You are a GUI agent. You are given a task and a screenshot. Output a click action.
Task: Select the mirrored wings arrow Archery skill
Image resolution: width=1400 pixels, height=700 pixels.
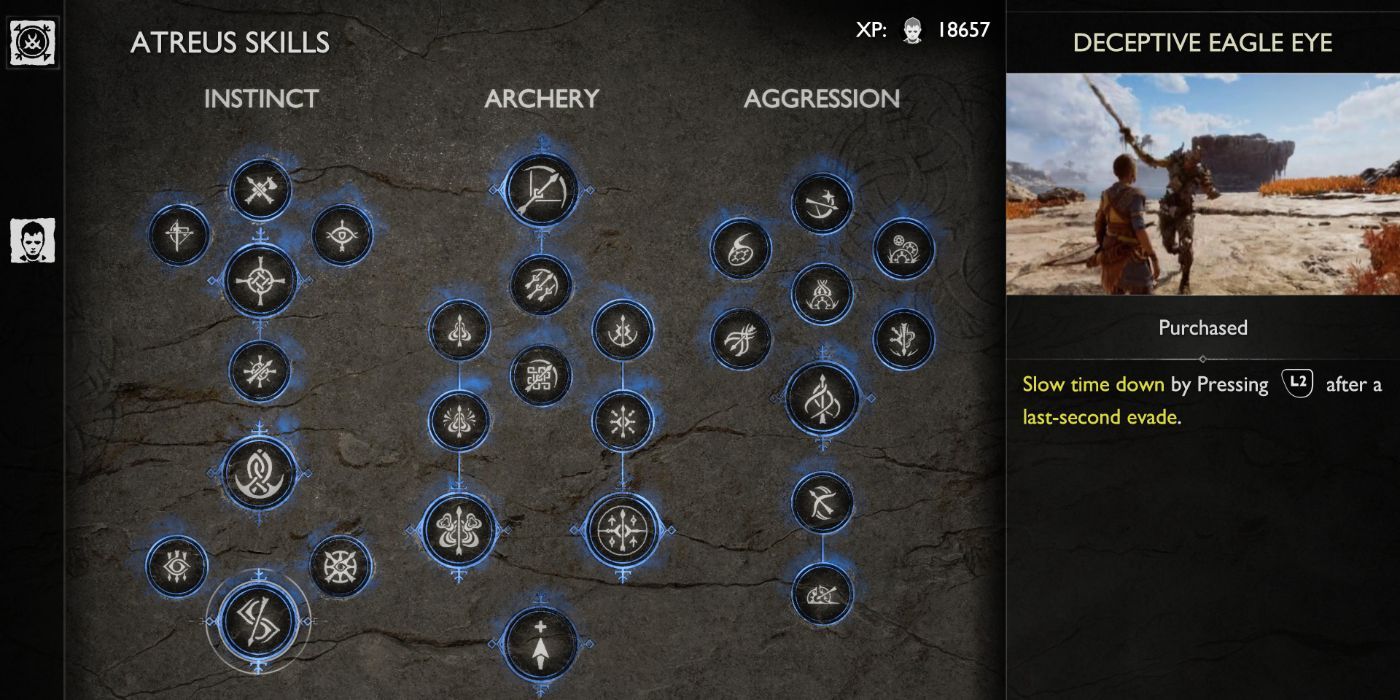pyautogui.click(x=459, y=530)
